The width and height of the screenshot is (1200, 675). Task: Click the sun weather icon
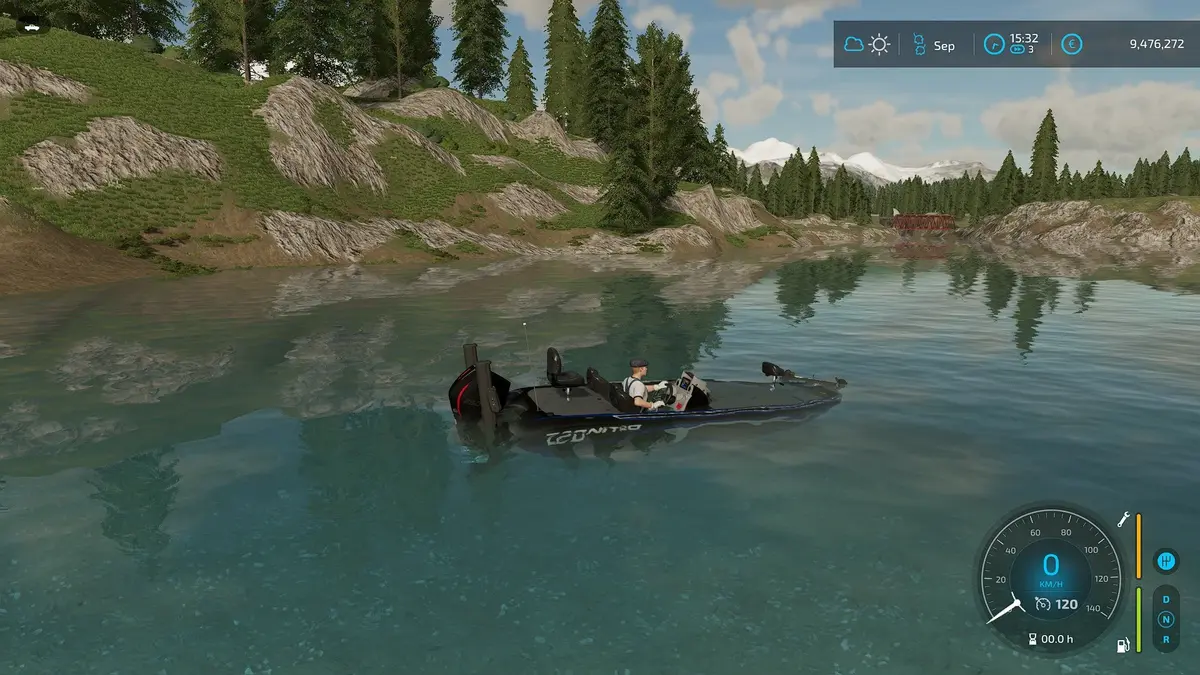879,45
